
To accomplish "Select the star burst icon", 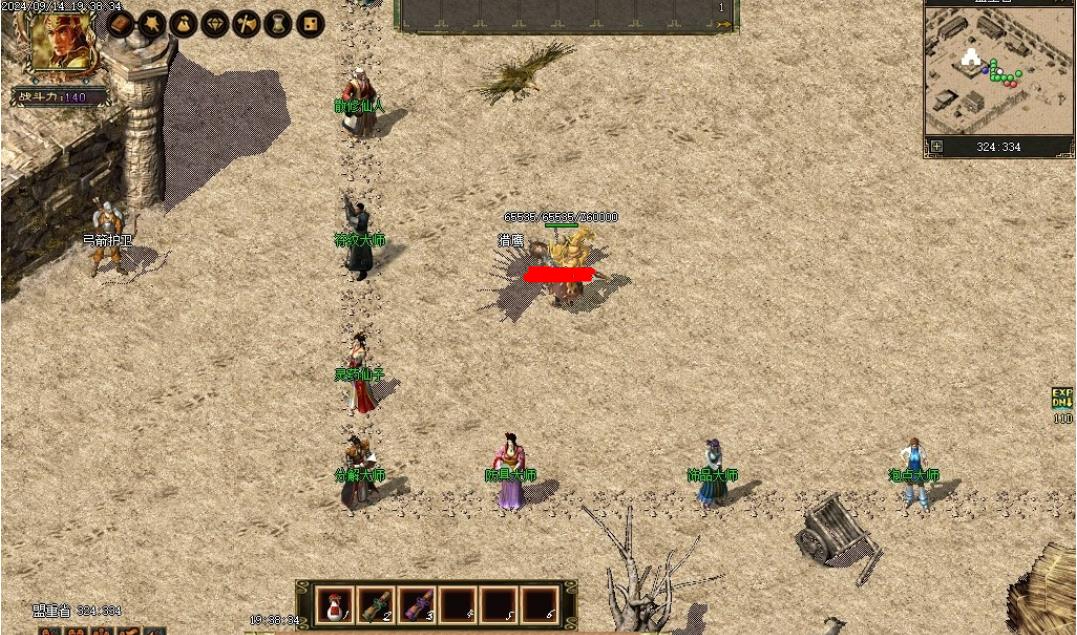I will (x=152, y=23).
